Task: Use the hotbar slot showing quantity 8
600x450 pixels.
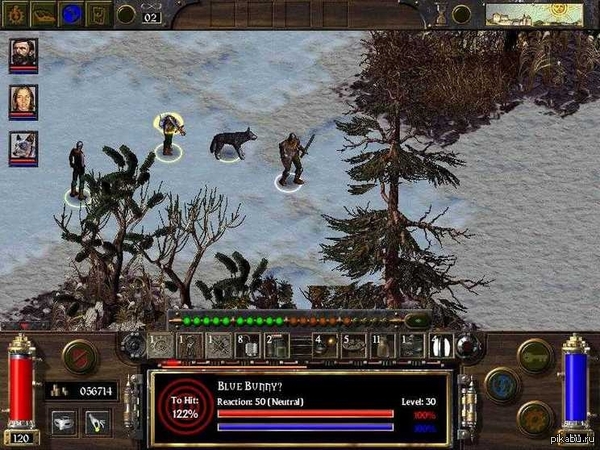Action: click(x=249, y=346)
